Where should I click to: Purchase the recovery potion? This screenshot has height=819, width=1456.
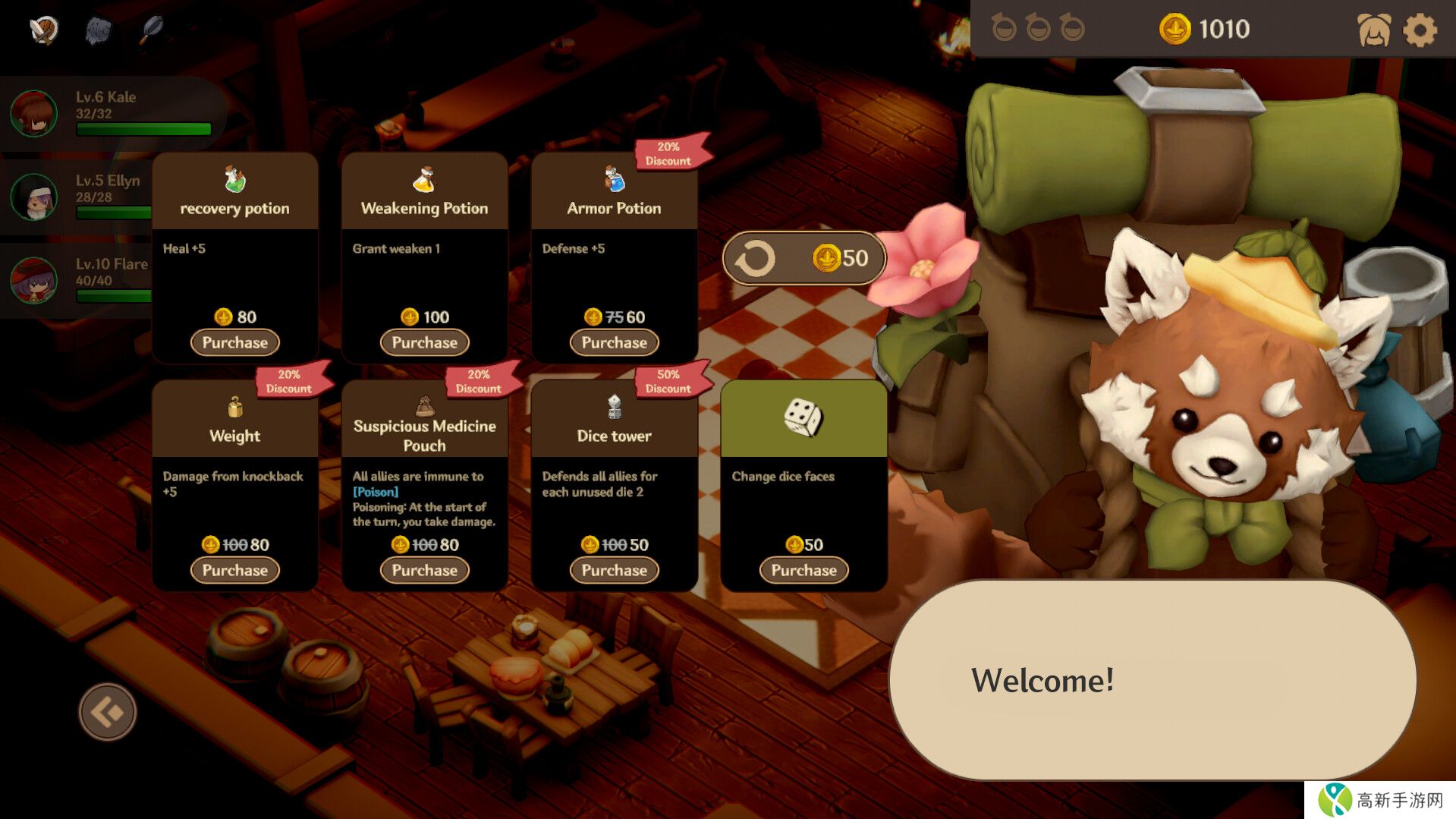click(x=234, y=342)
